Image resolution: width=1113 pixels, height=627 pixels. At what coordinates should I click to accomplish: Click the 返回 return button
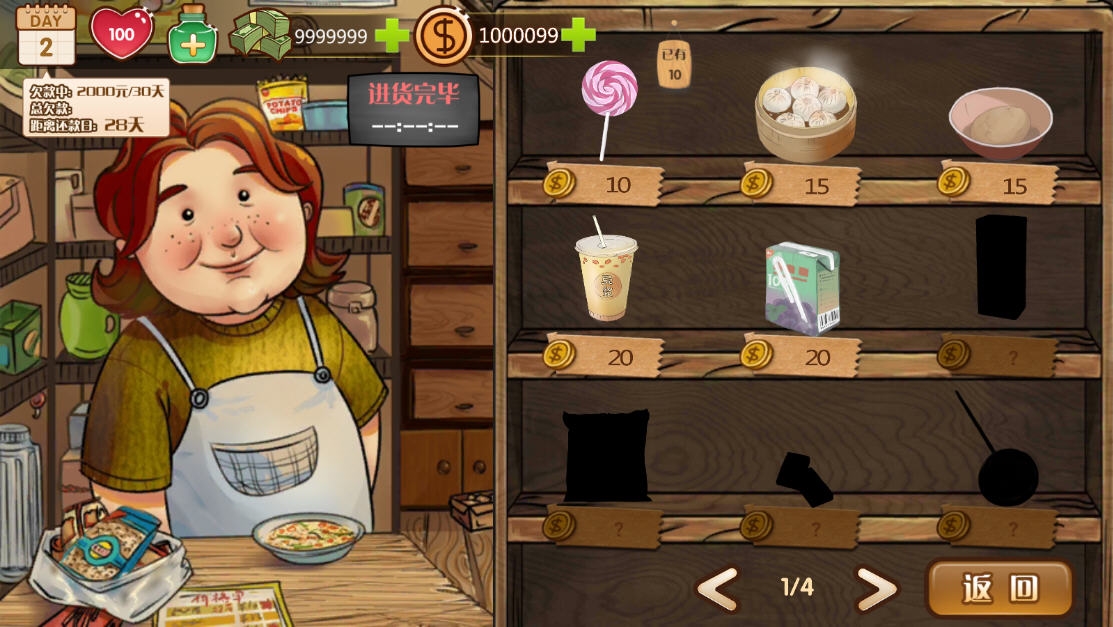[x=1000, y=588]
